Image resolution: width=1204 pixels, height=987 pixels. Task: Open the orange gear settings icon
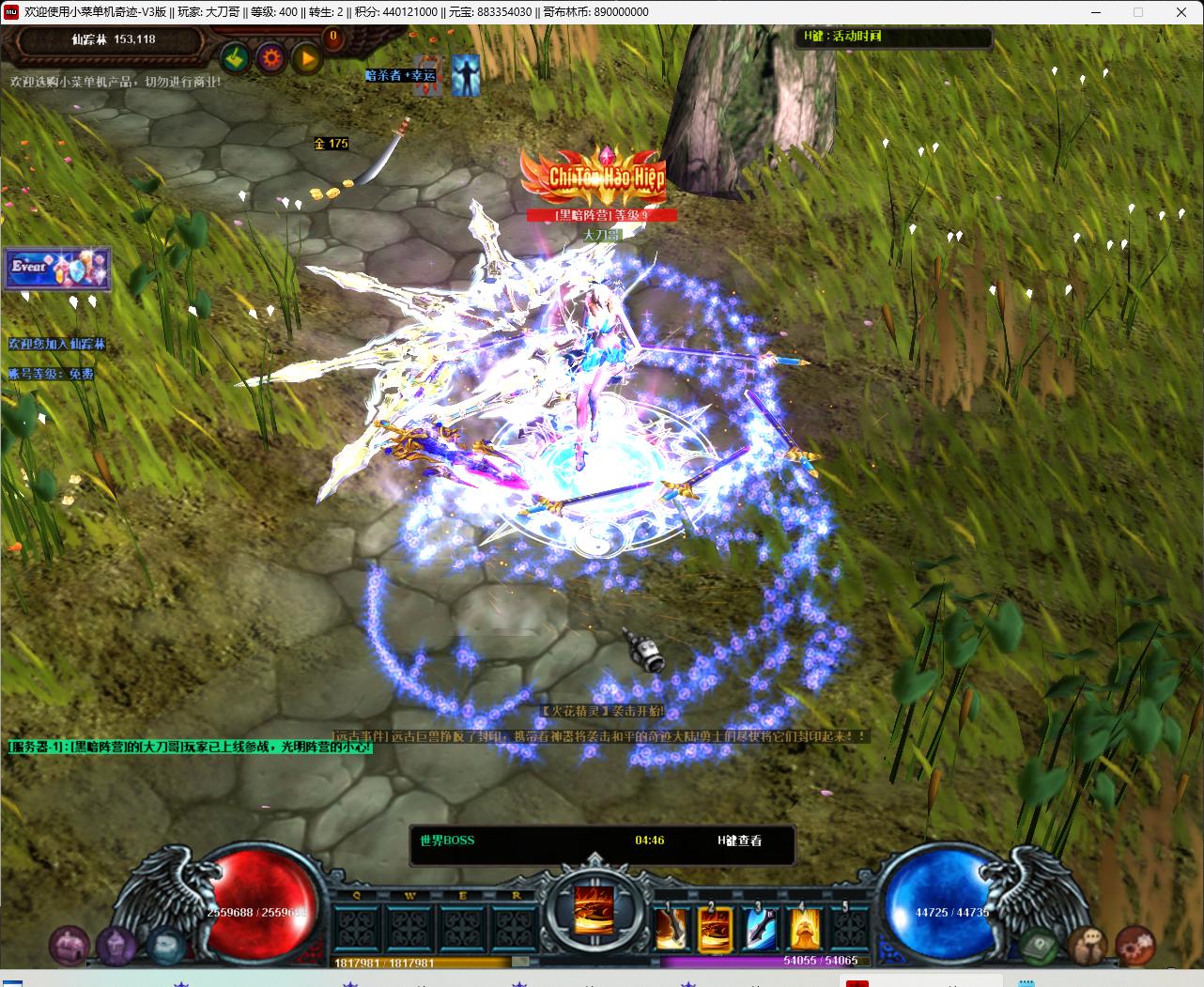pos(272,58)
